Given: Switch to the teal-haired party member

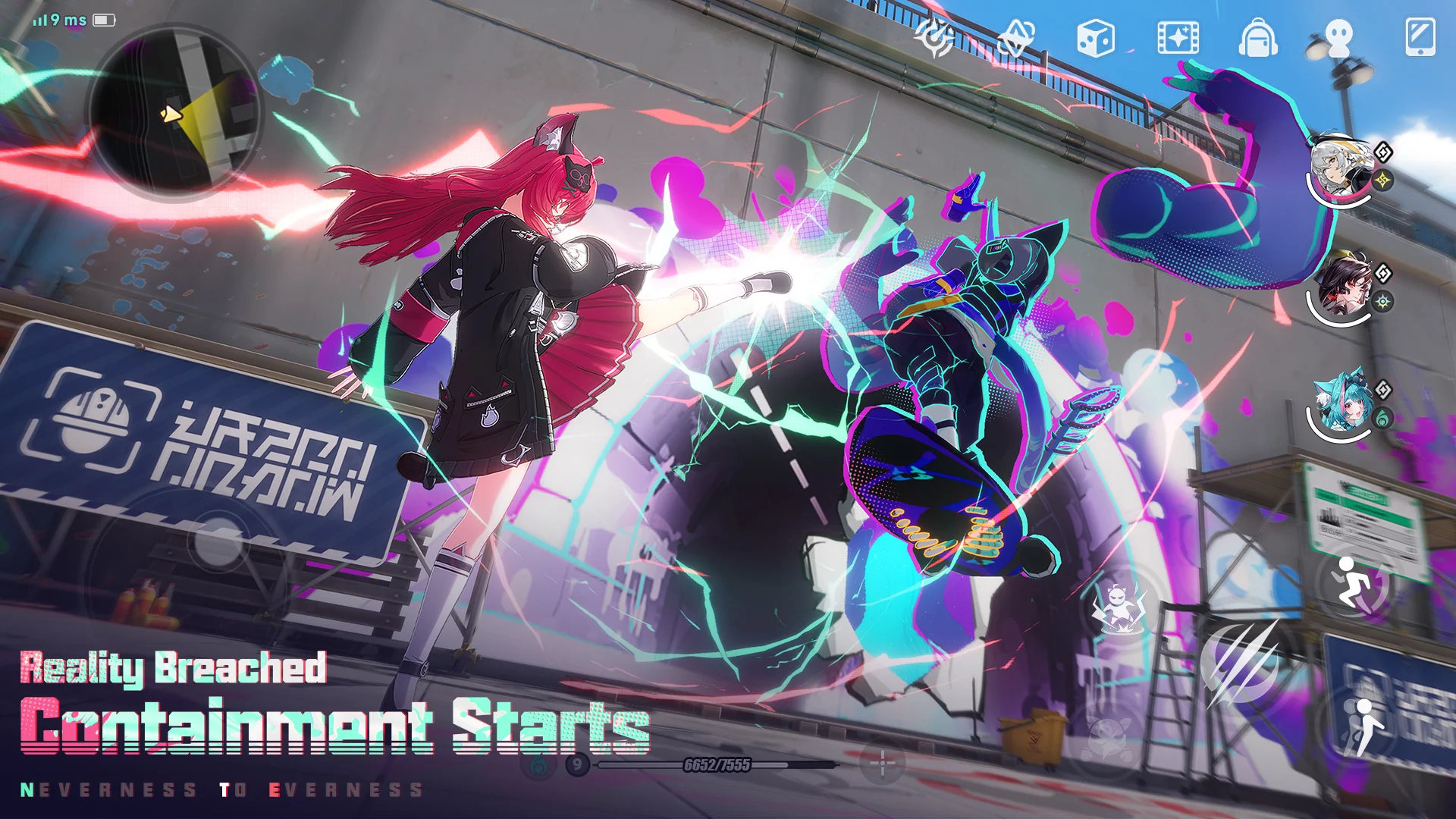Looking at the screenshot, I should coord(1341,403).
